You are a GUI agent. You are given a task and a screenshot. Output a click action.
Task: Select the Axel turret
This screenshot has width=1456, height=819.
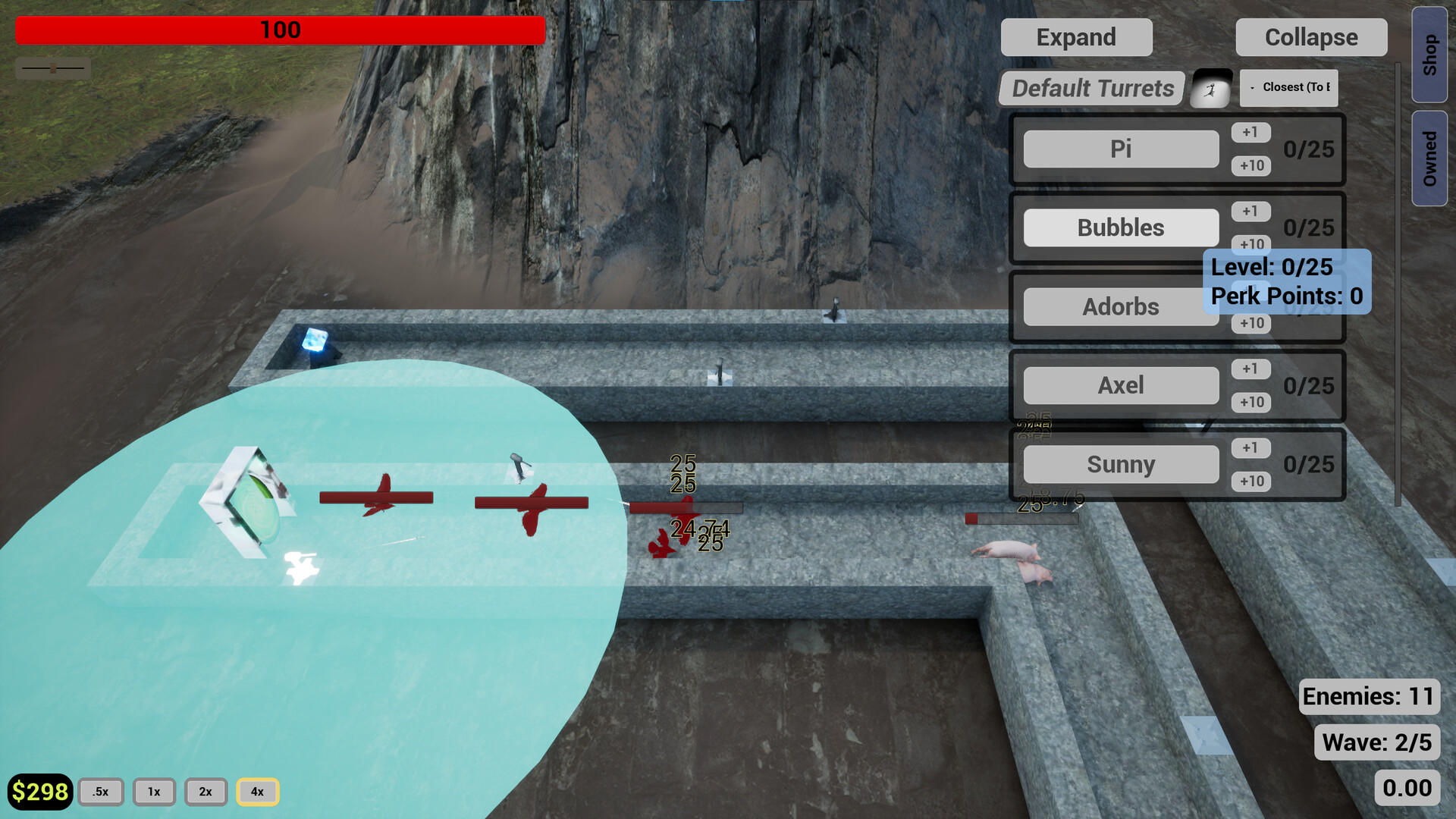coord(1120,385)
